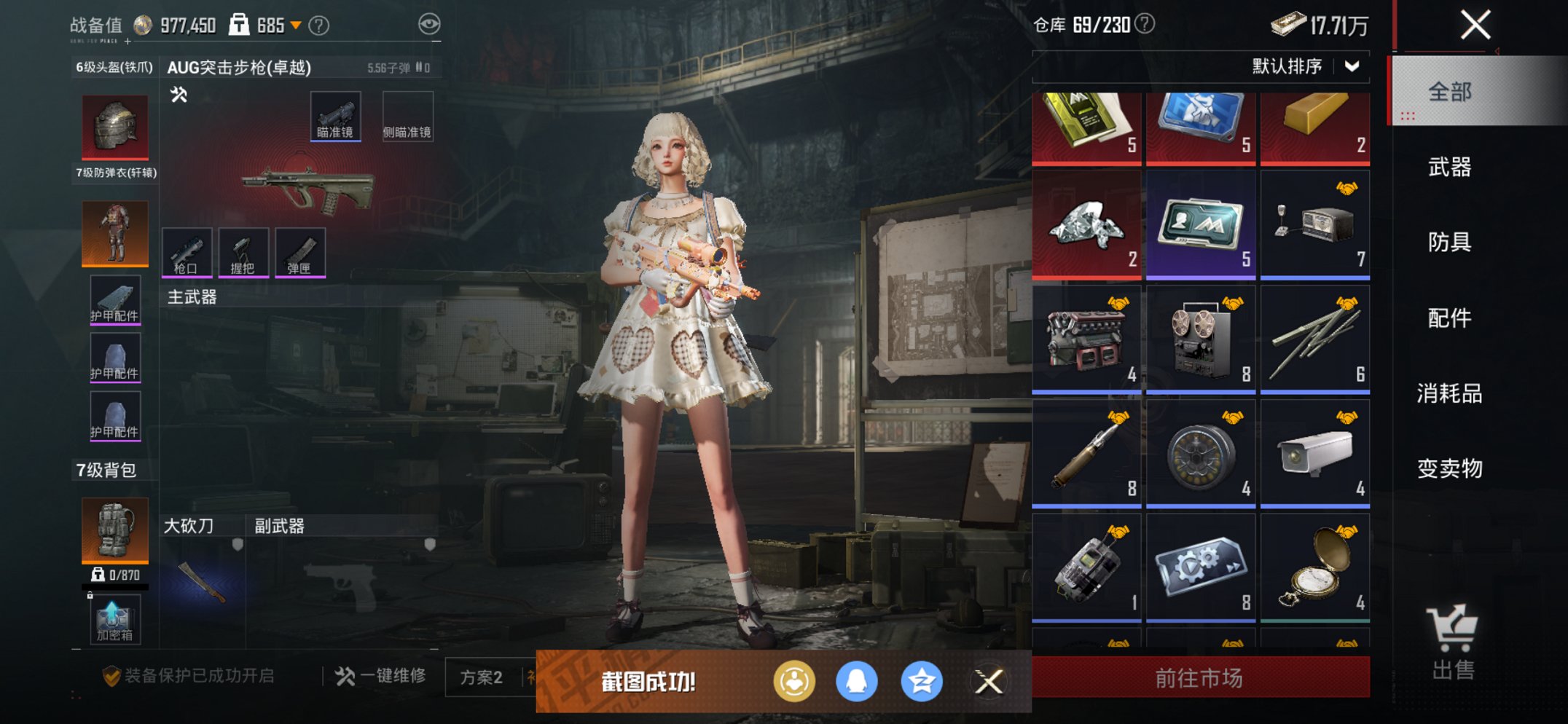The image size is (1568, 724).
Task: Open the 握把 grip attachment slot
Action: tap(244, 251)
